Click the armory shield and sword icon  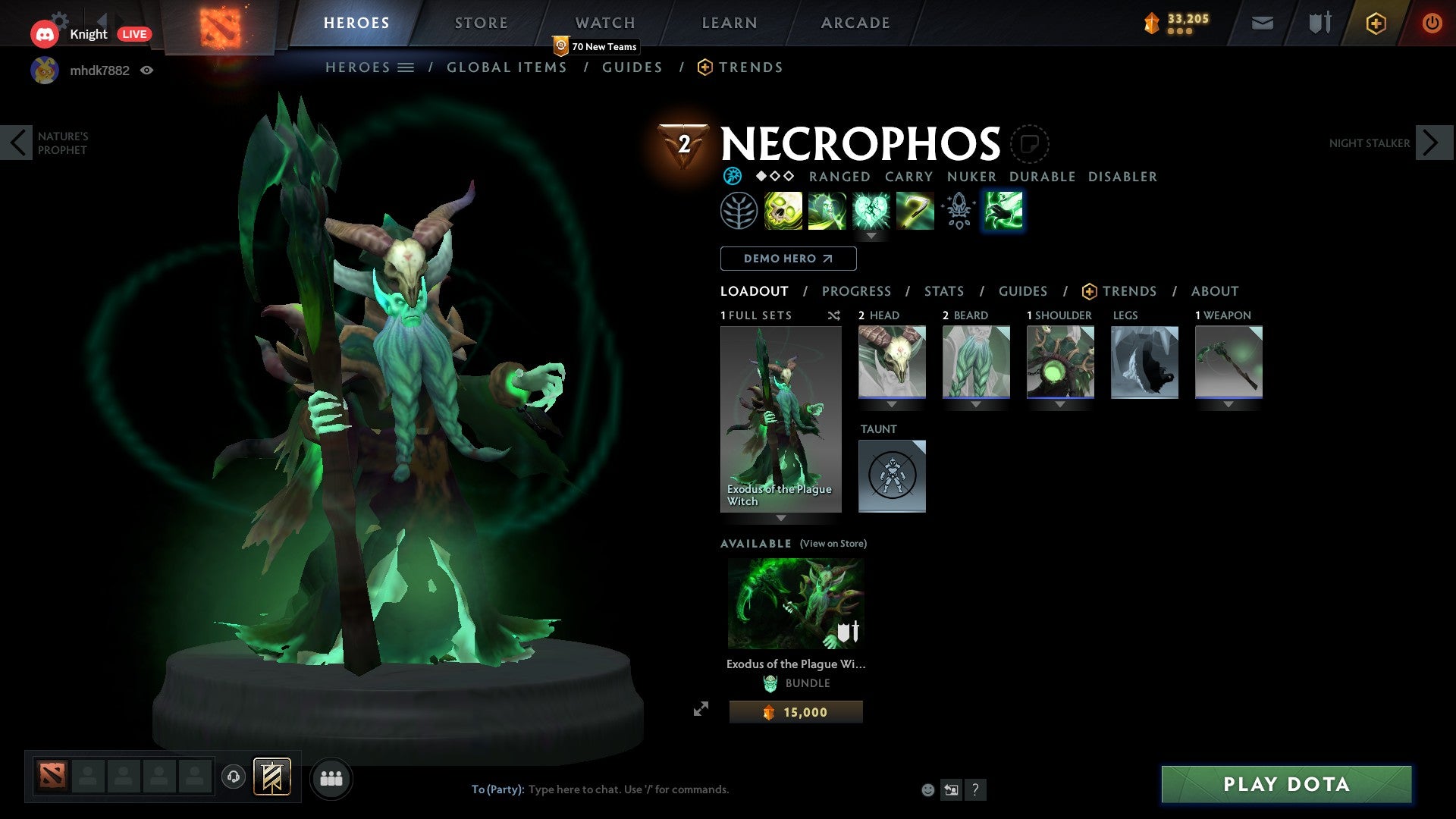(1318, 23)
